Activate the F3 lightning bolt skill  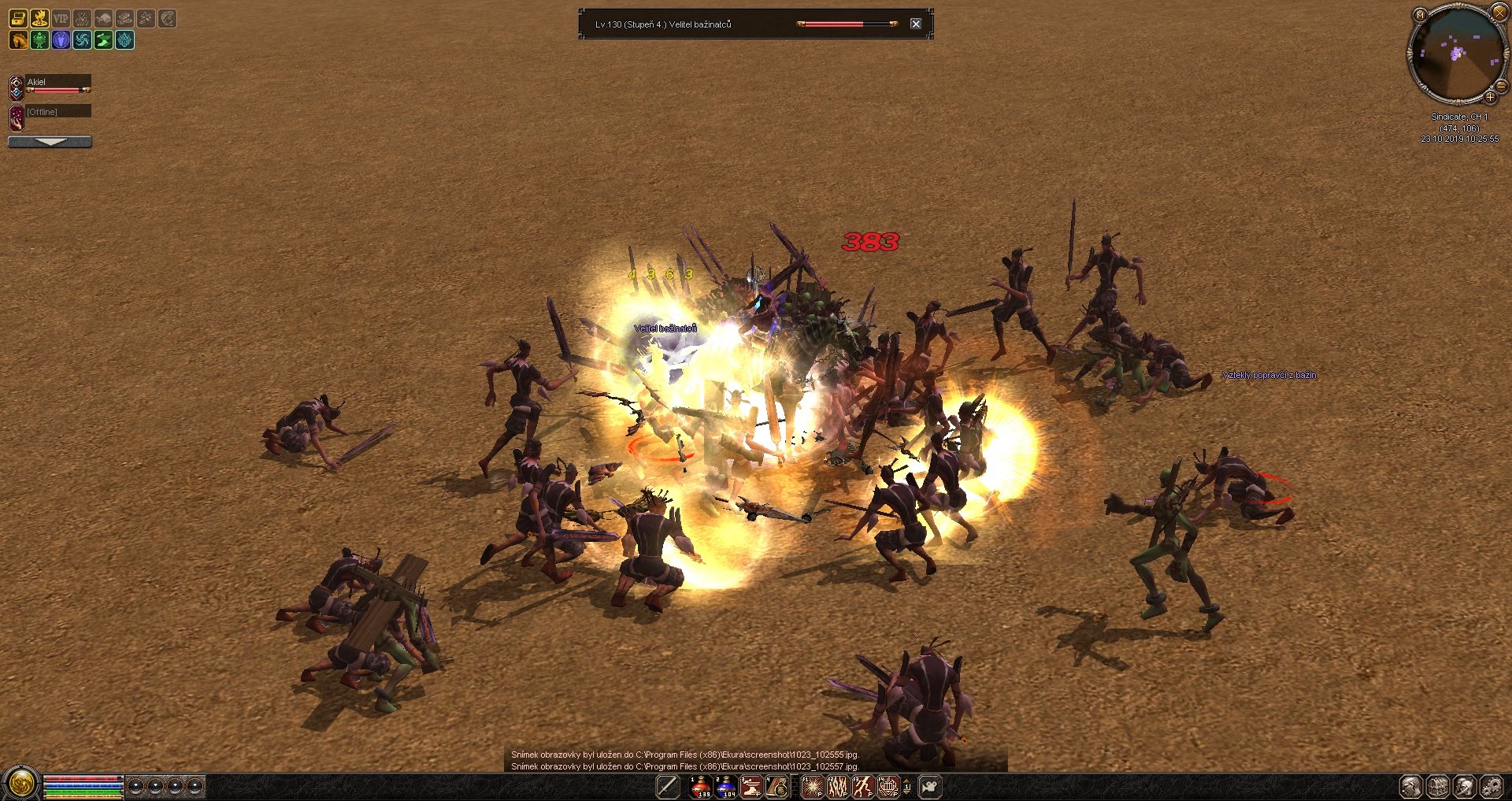coord(863,786)
